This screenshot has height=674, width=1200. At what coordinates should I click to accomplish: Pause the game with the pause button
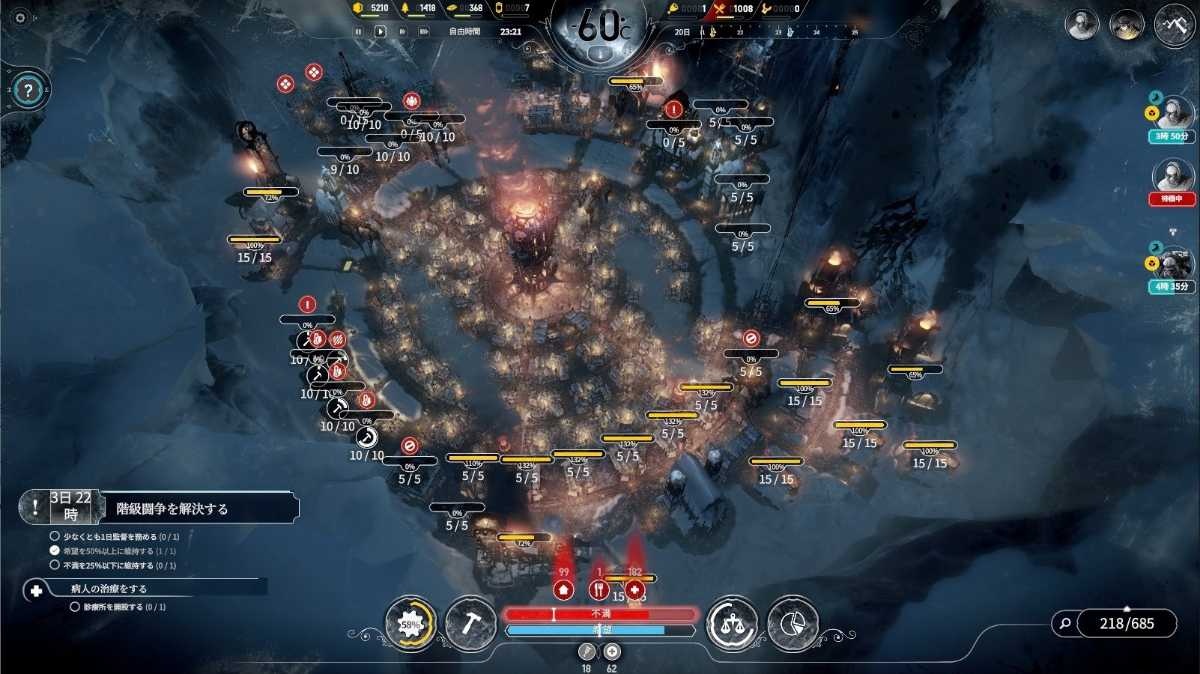coord(358,31)
